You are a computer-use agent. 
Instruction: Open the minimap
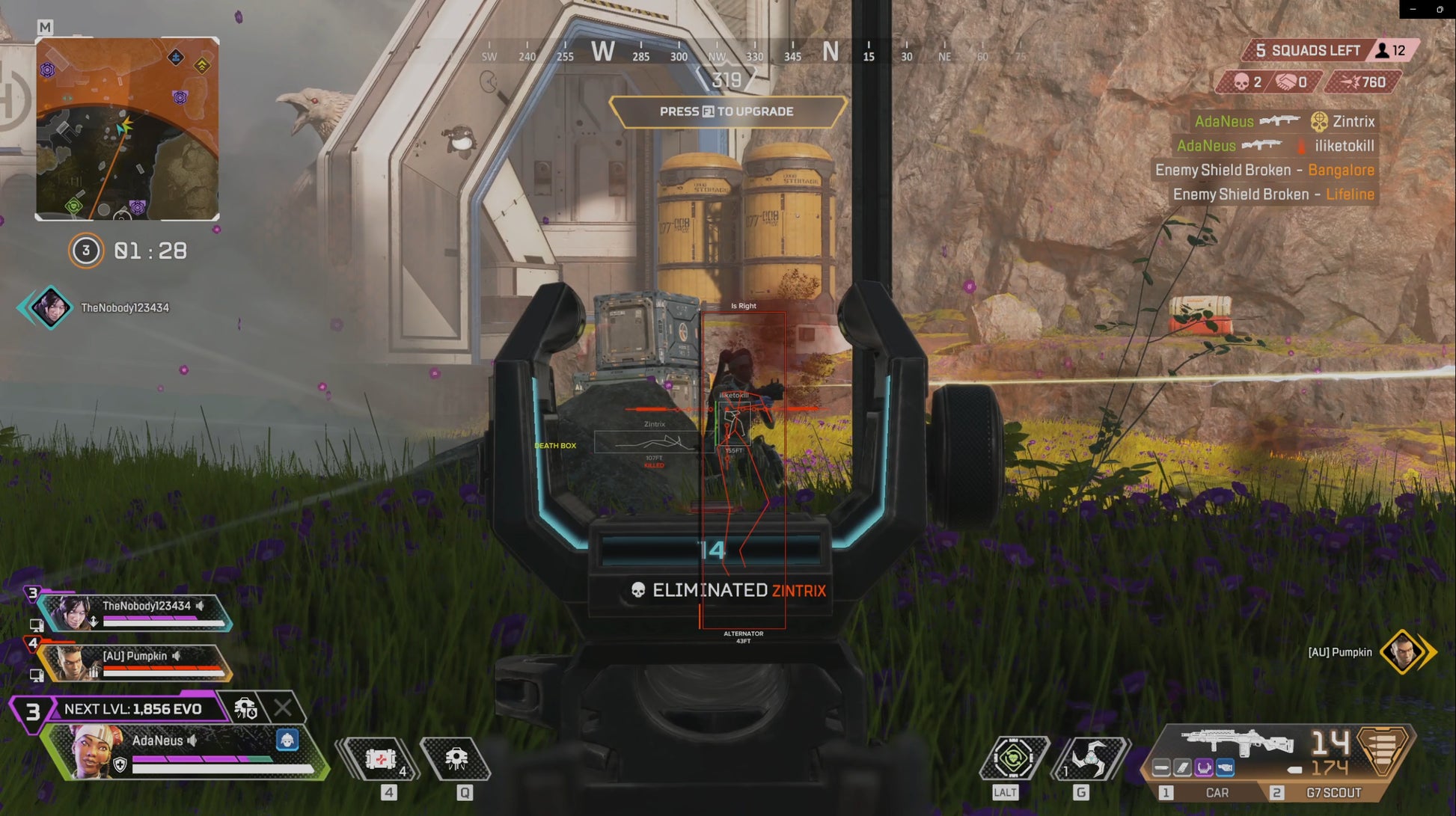(127, 129)
